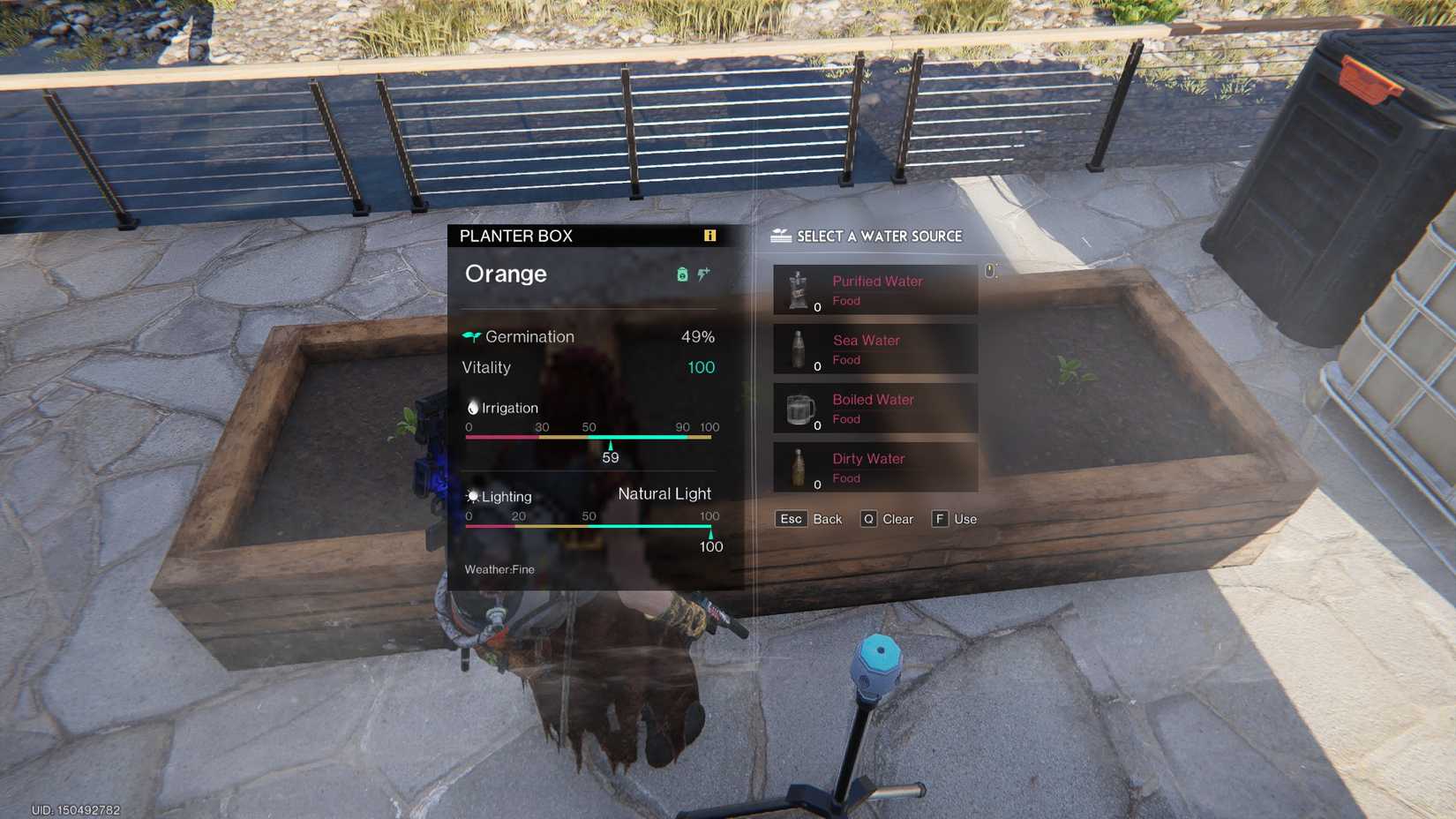Click the Orange crop name
Viewport: 1456px width, 819px height.
506,274
